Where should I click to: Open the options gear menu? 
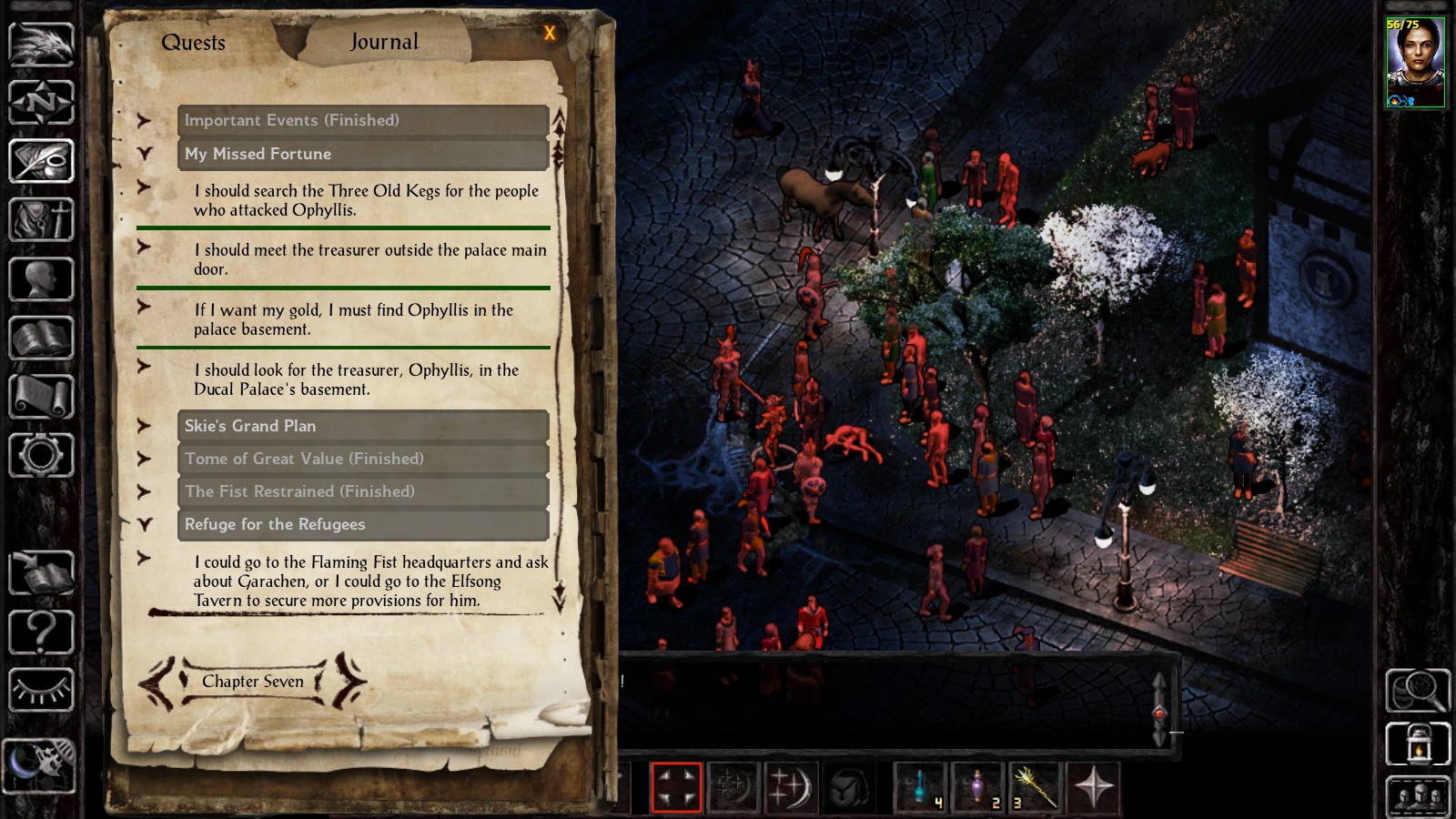pos(41,455)
